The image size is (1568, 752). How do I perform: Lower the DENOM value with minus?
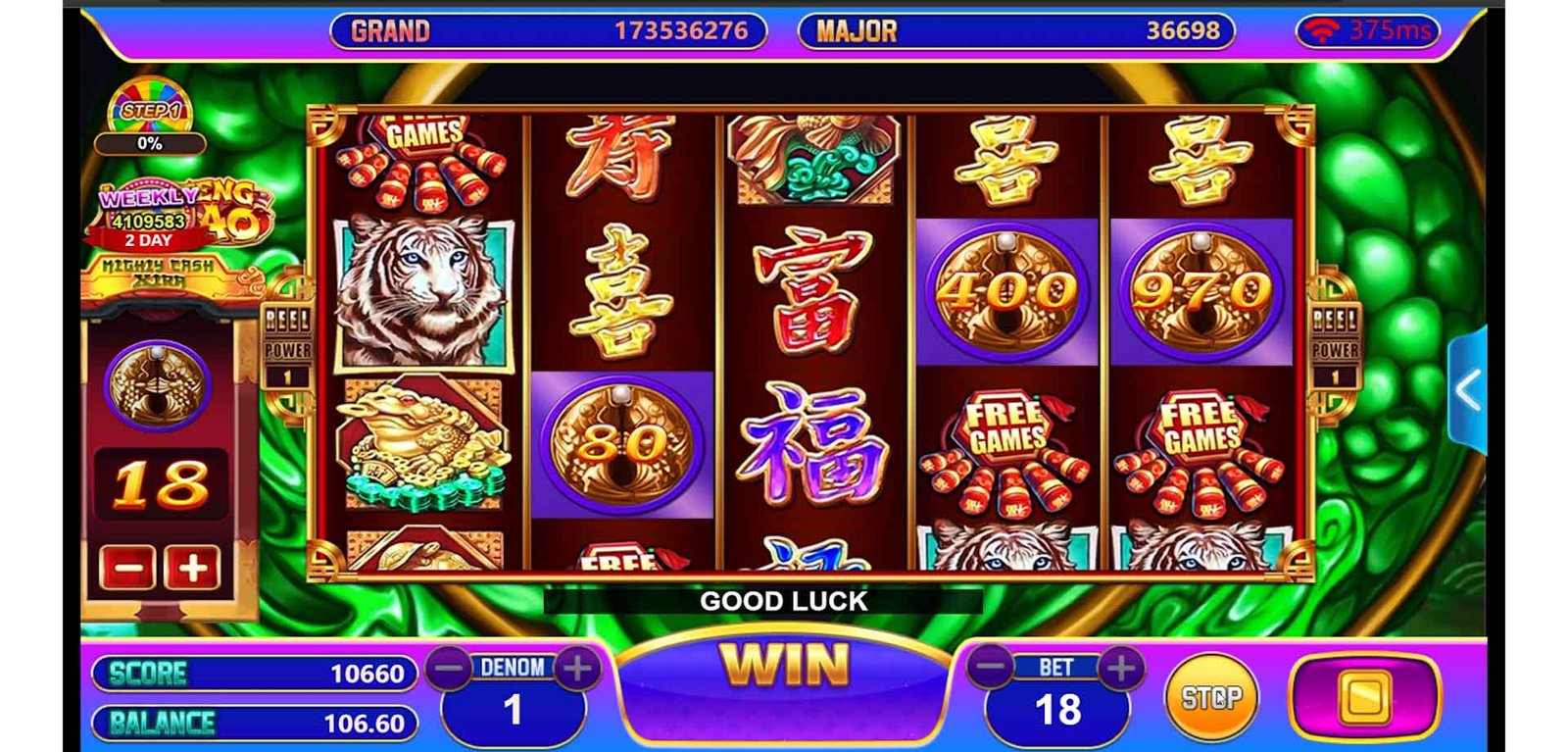[450, 668]
